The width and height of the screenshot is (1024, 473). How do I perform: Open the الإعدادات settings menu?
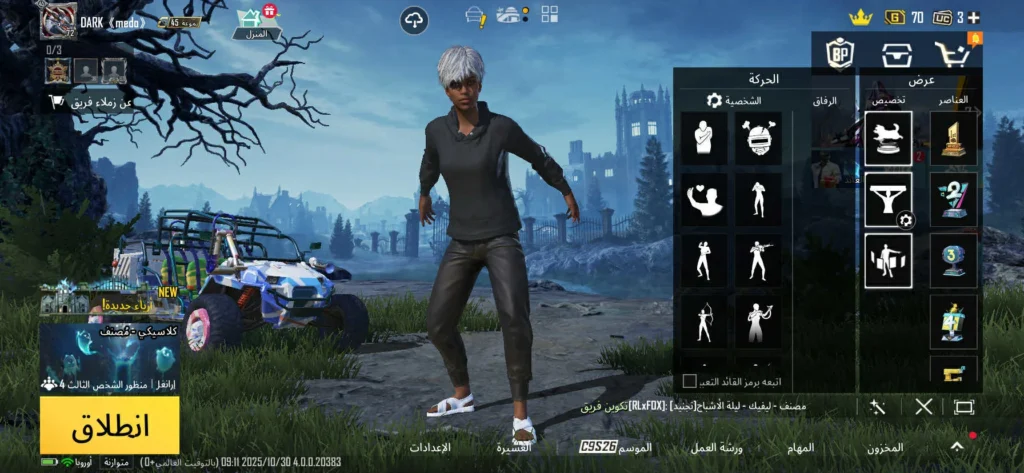(431, 447)
